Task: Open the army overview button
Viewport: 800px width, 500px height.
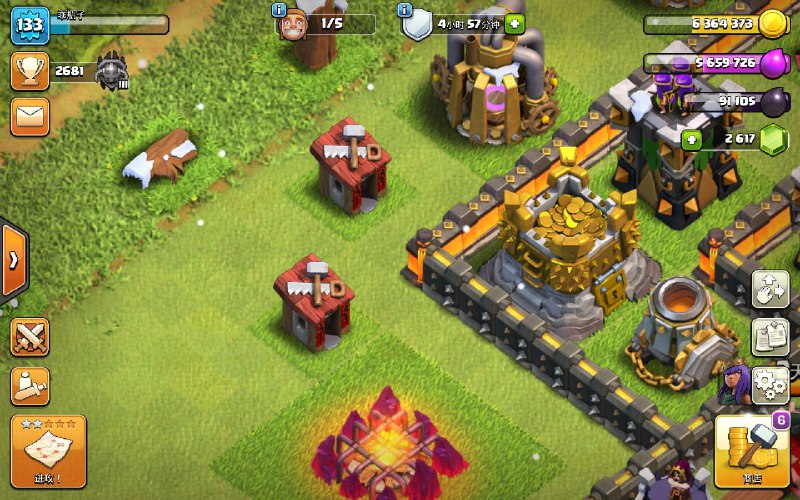Action: (x=30, y=386)
